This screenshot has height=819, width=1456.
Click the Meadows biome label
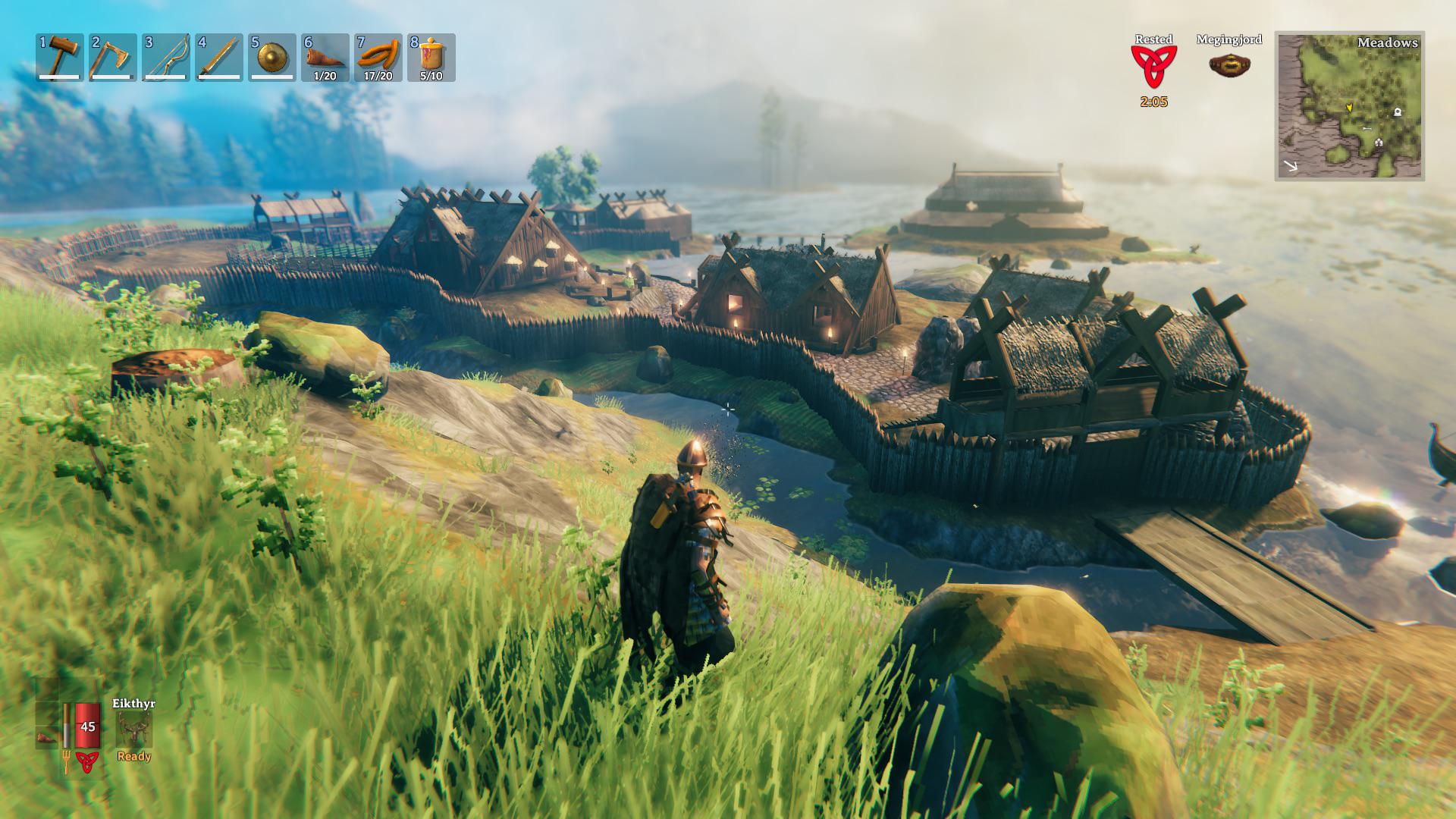pos(1388,43)
